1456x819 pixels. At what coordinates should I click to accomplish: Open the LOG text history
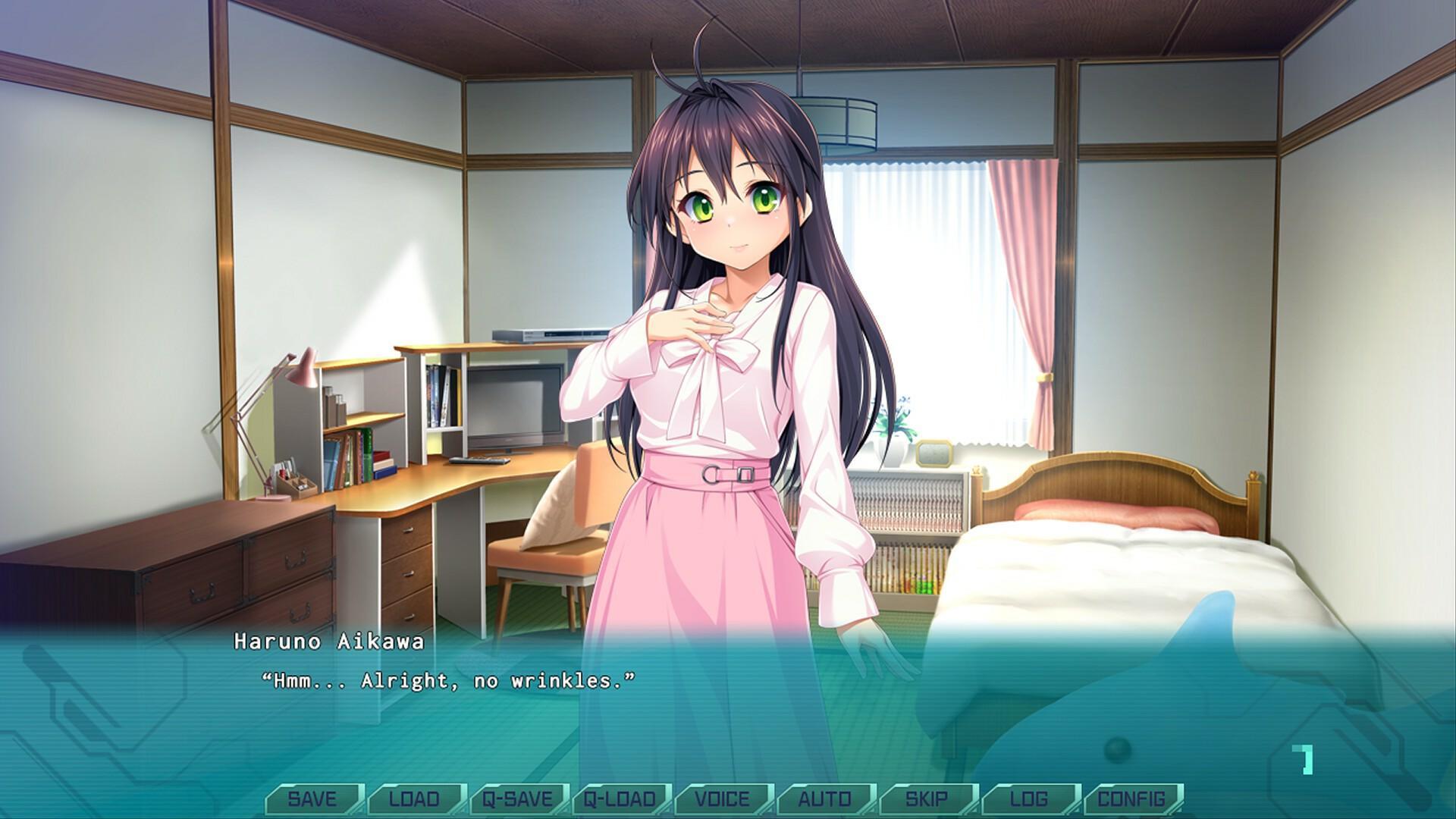1029,798
